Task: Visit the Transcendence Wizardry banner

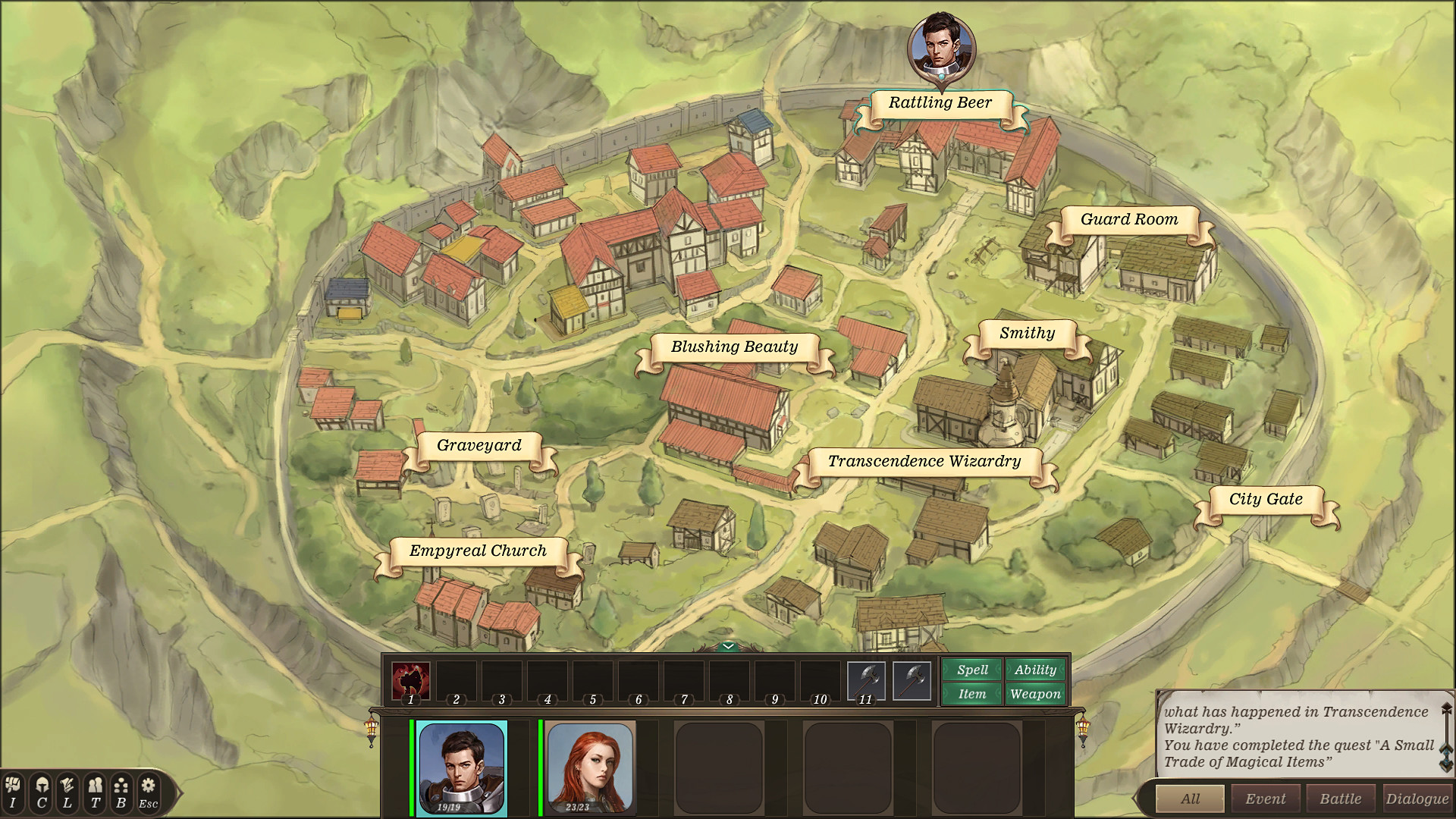Action: 924,462
